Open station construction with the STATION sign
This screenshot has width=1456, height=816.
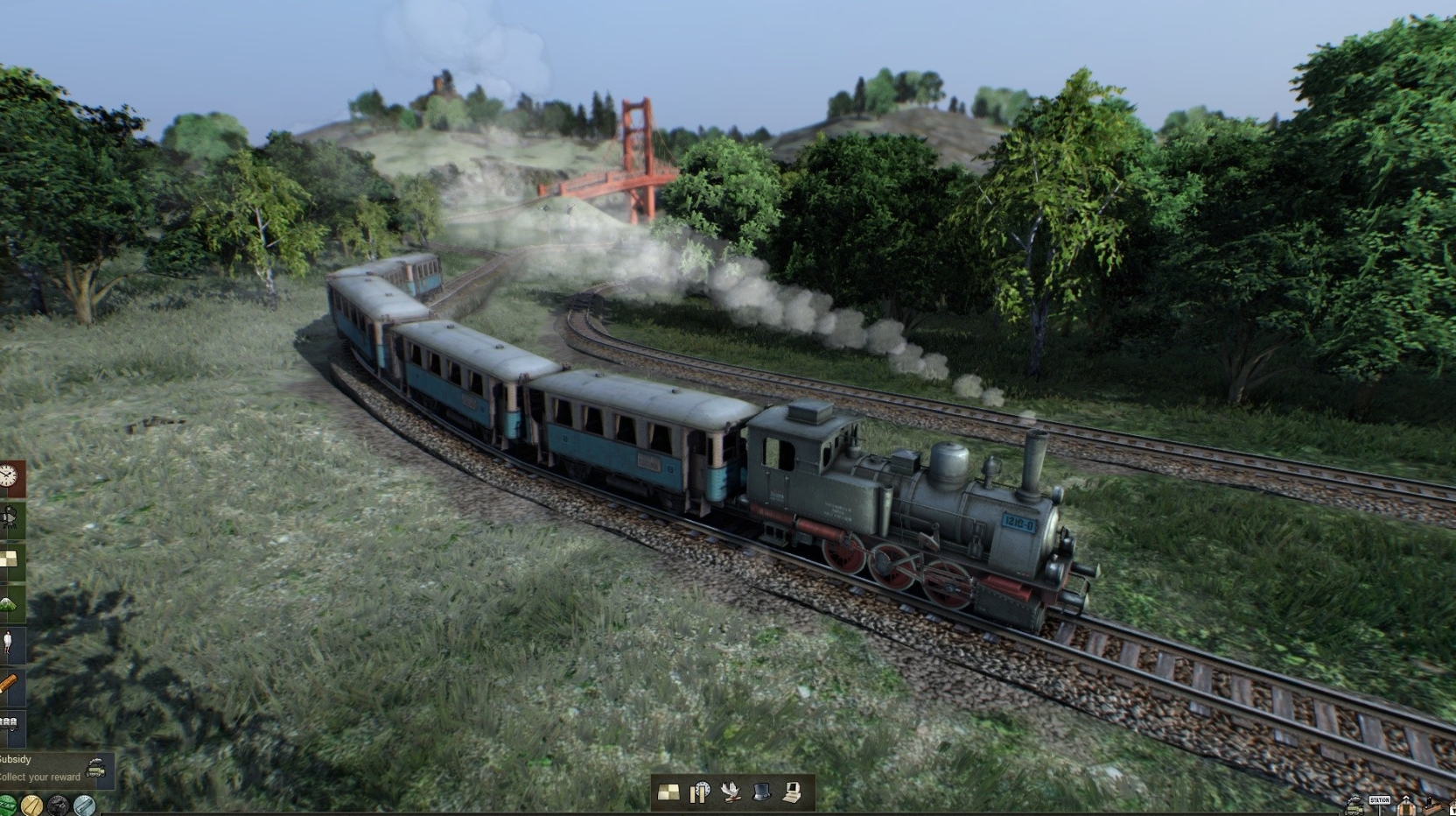(x=1380, y=801)
